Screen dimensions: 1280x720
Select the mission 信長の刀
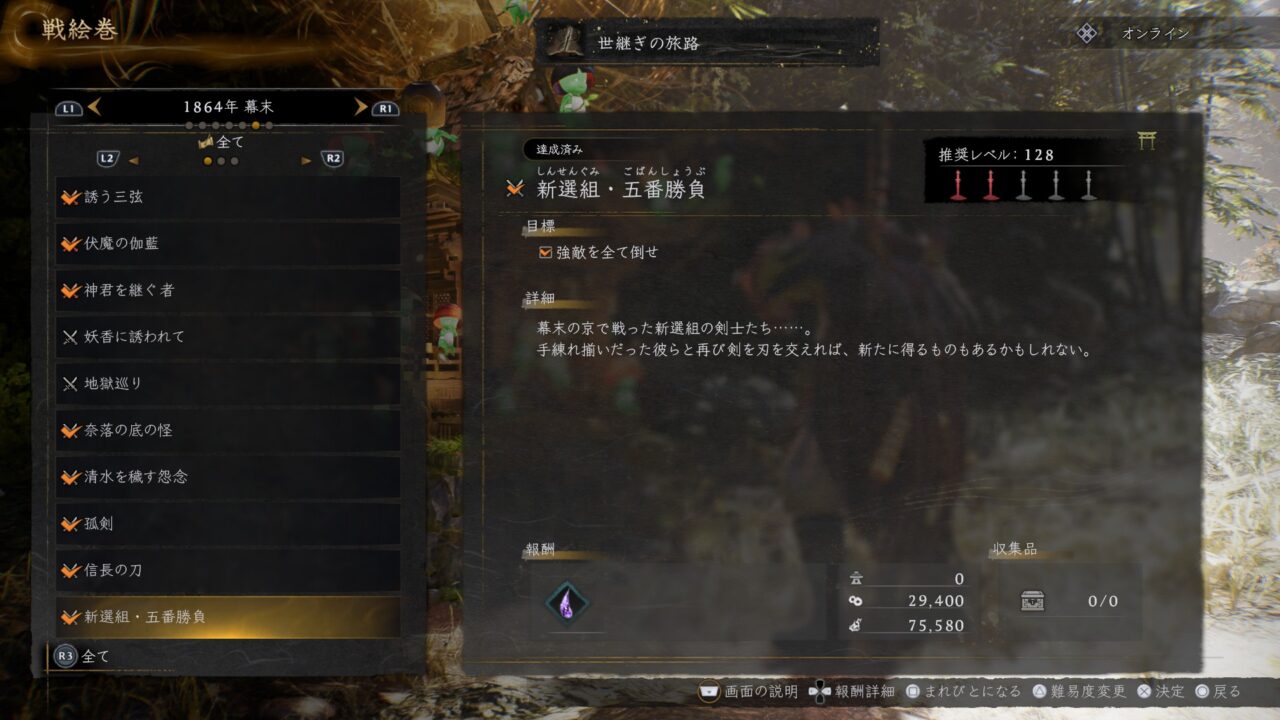[228, 570]
